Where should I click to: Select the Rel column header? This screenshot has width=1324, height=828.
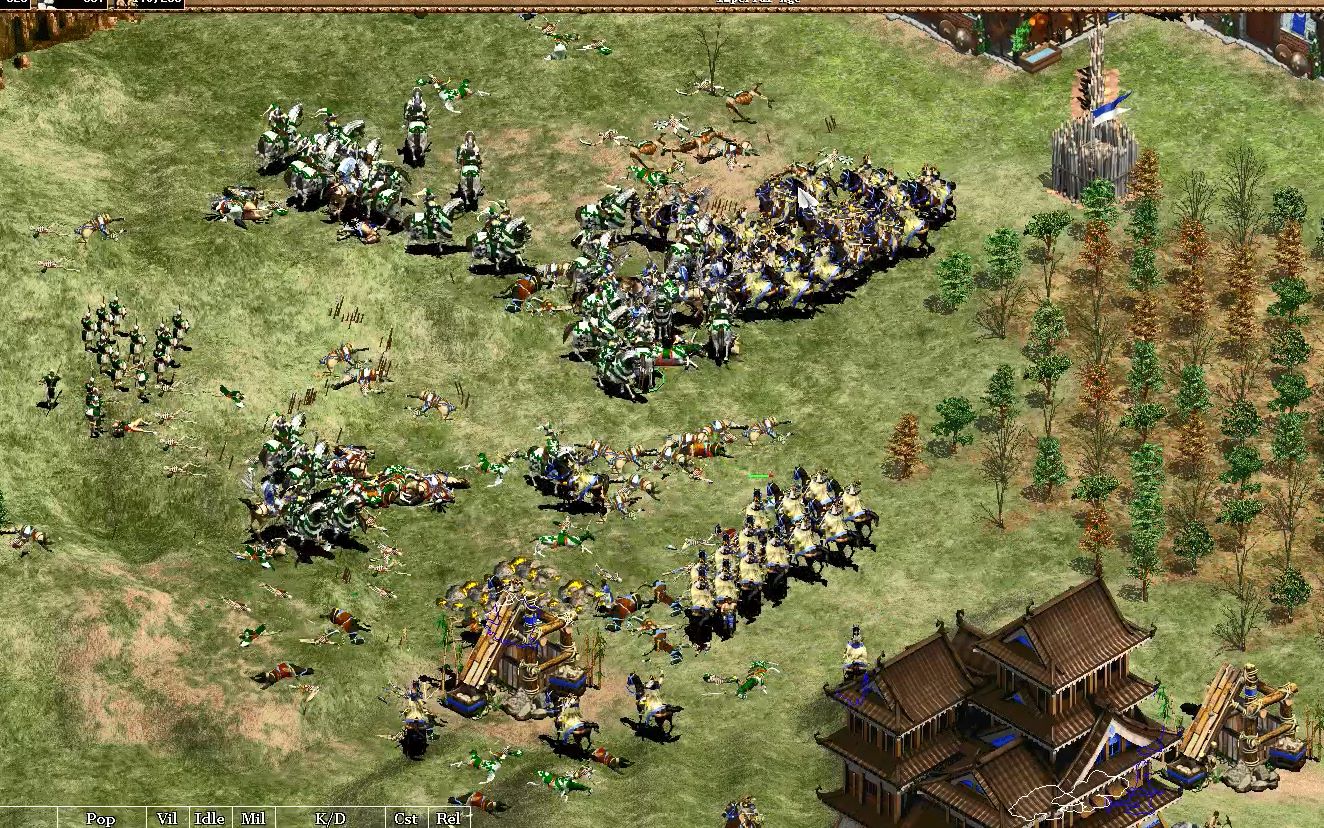coord(448,818)
